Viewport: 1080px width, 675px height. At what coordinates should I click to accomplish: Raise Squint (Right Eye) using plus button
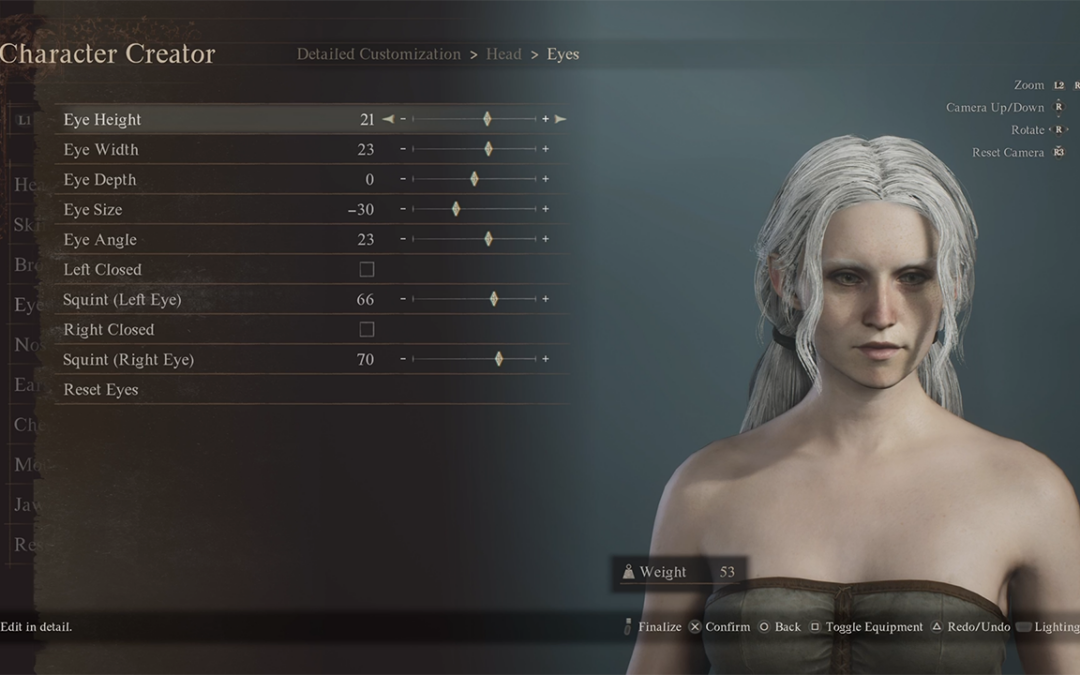(545, 360)
